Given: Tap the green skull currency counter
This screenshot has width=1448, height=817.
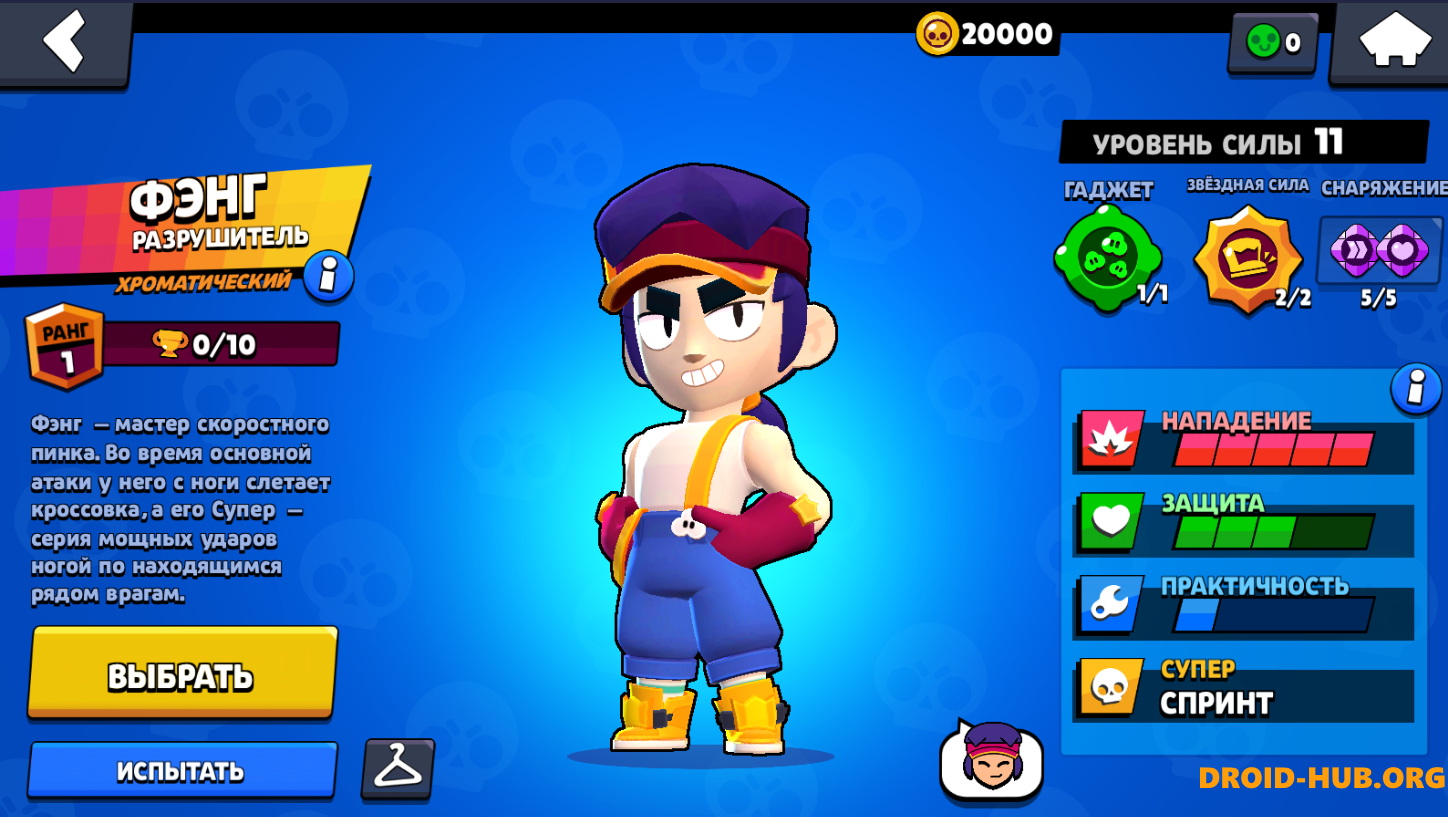Looking at the screenshot, I should click(1273, 42).
